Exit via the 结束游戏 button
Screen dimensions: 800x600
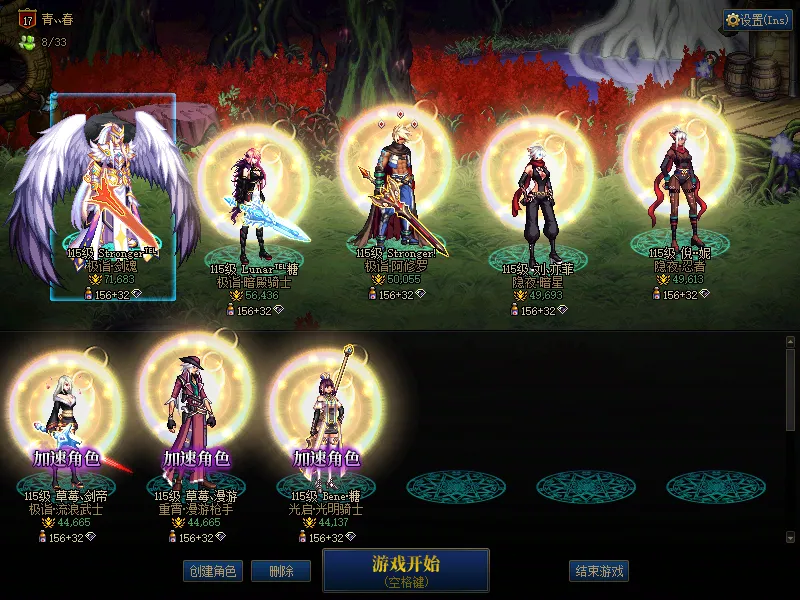(x=600, y=571)
